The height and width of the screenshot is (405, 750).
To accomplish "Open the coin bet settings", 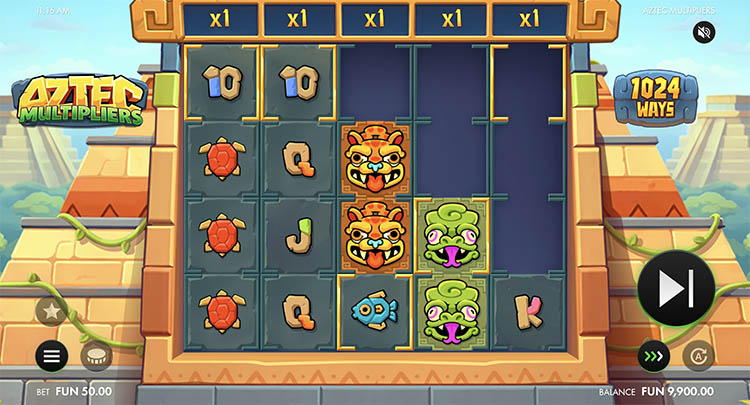I will 95,355.
